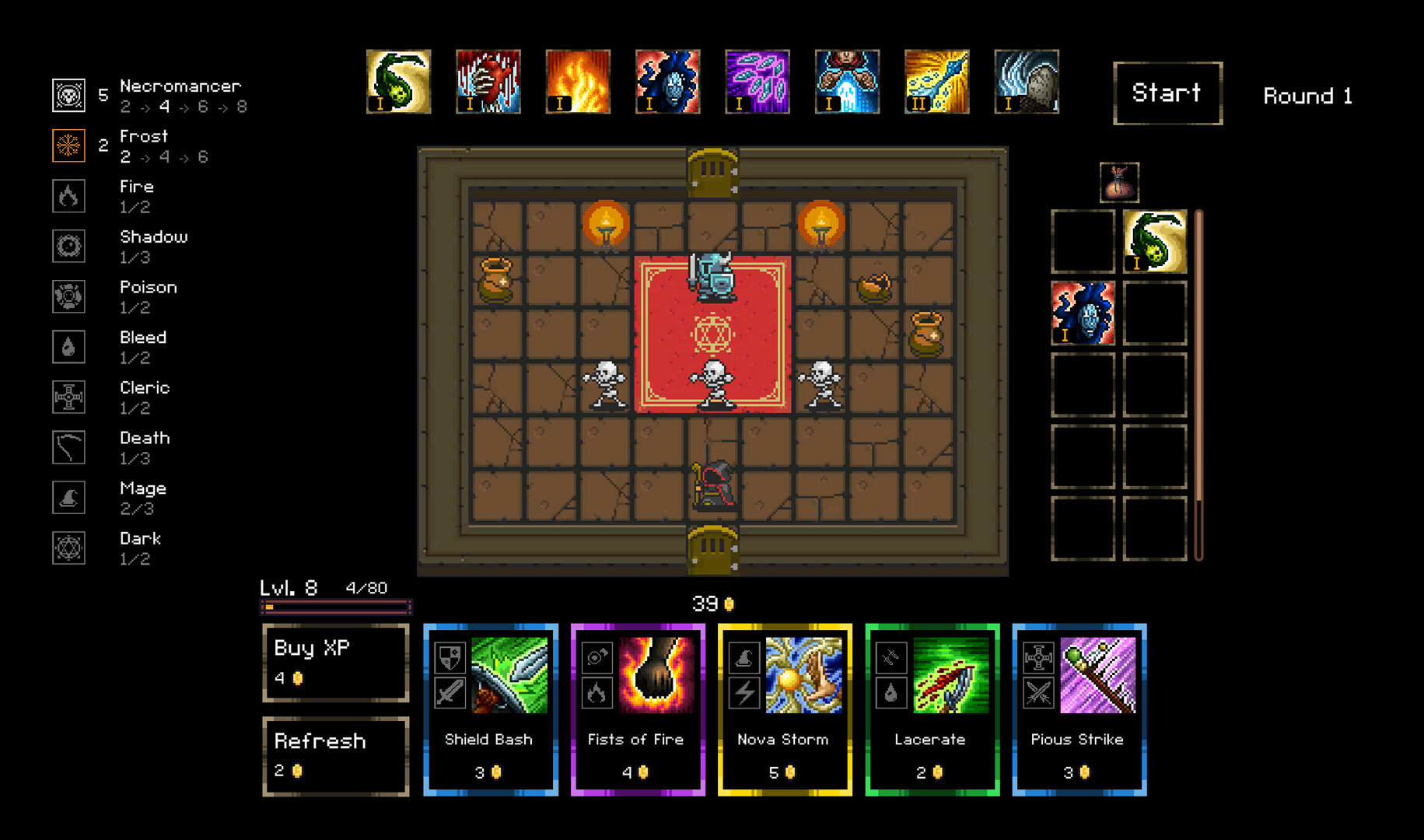The height and width of the screenshot is (840, 1424).
Task: Select the red claws ability icon in top row
Action: click(488, 81)
